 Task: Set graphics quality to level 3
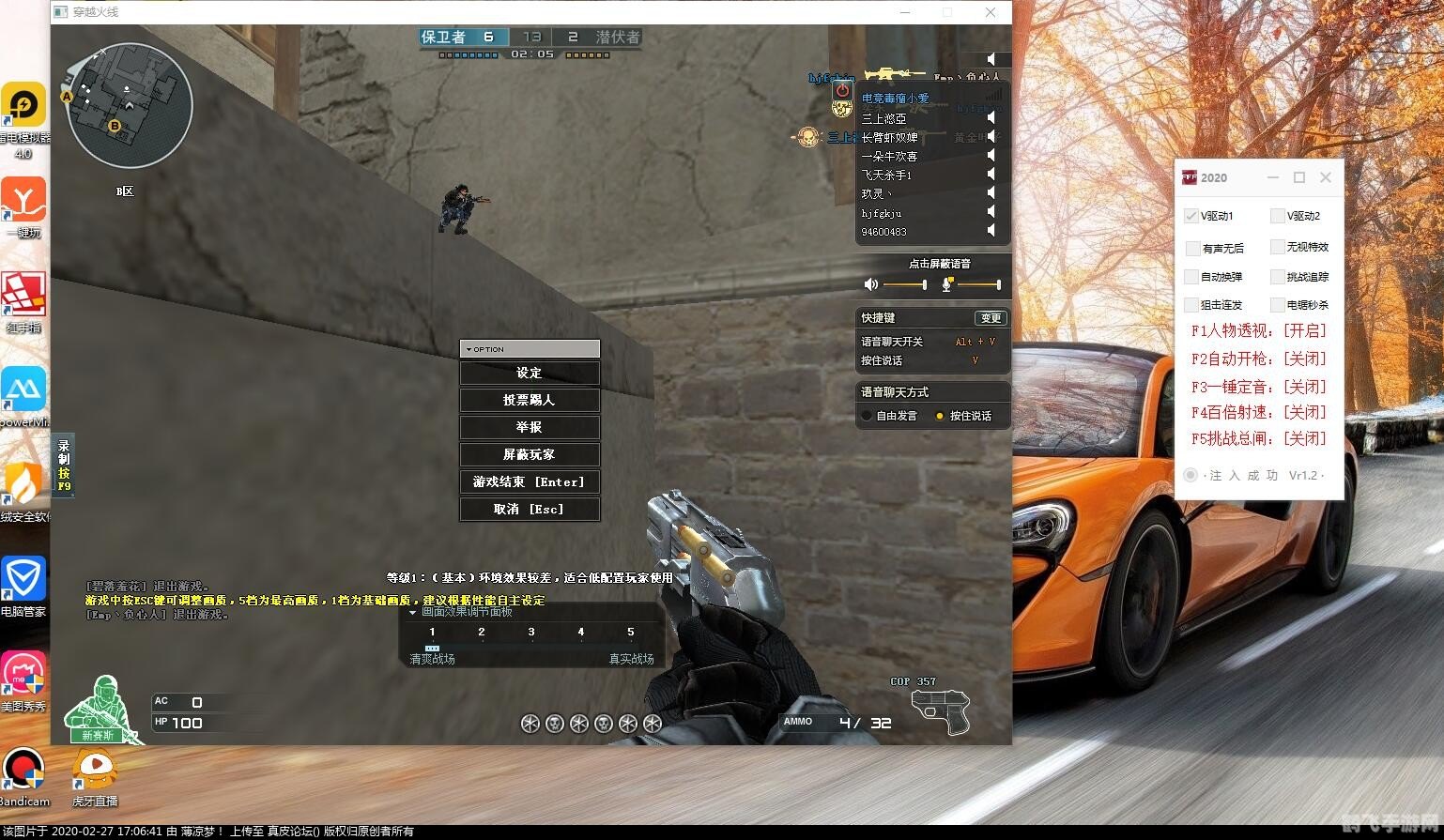(x=530, y=632)
